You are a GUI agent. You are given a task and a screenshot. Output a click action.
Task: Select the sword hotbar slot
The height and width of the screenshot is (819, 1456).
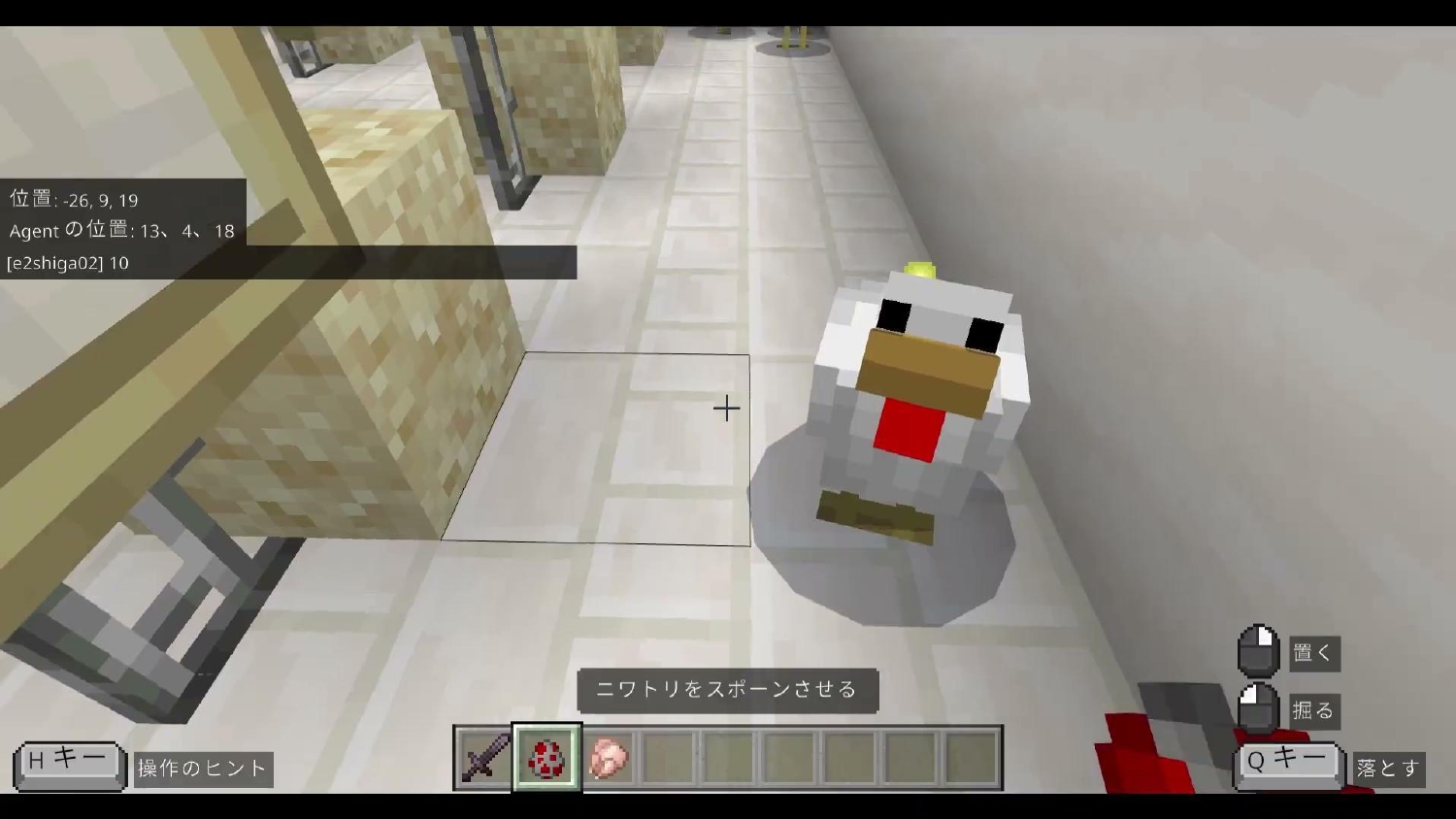click(484, 757)
